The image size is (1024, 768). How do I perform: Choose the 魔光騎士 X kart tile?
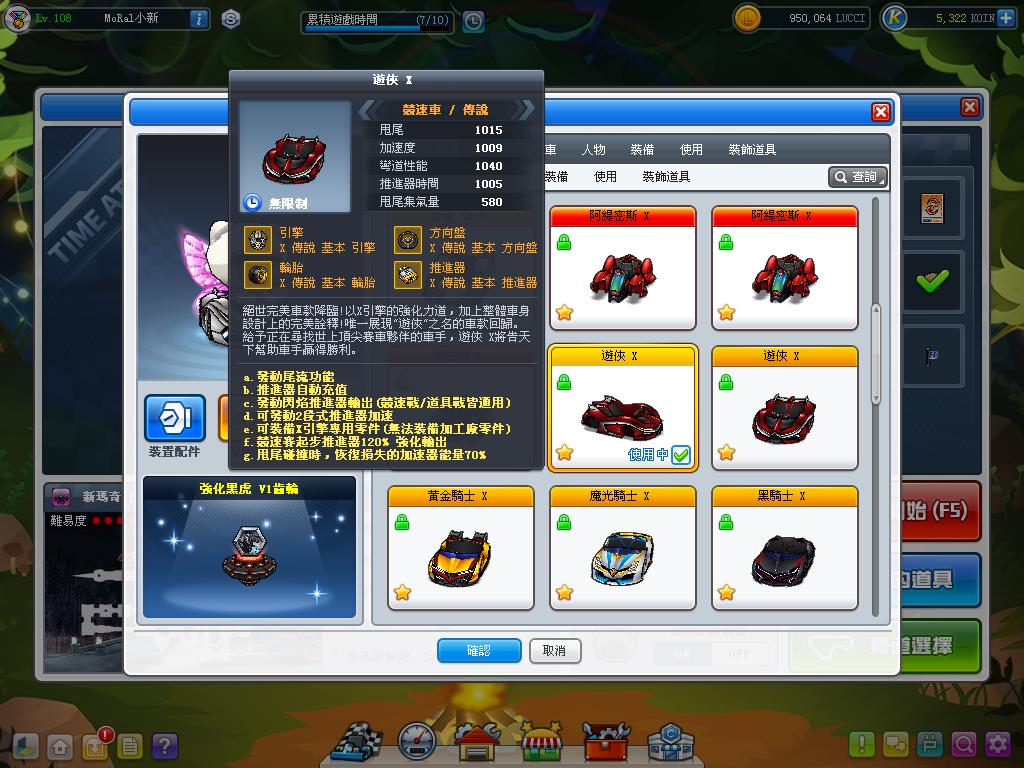623,548
